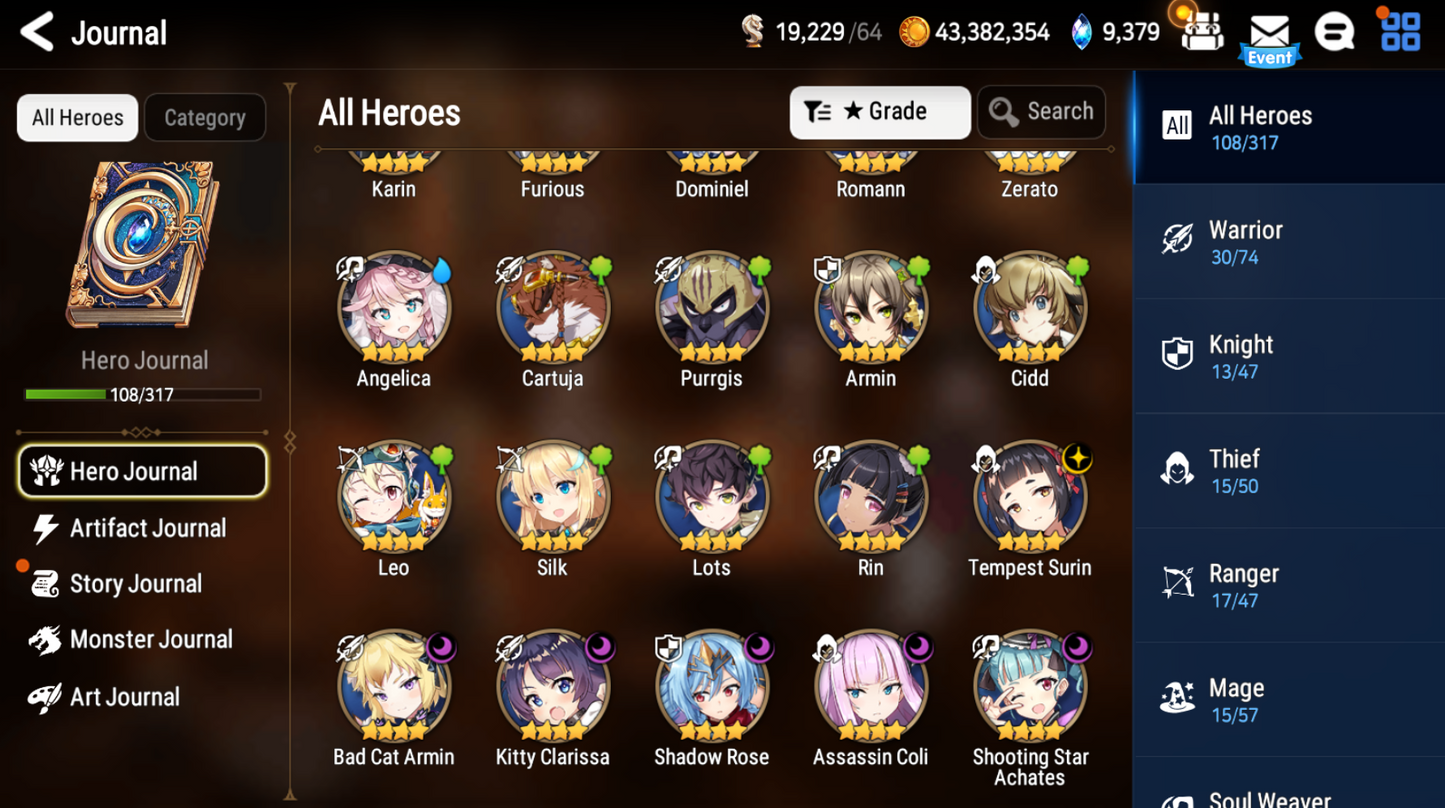The width and height of the screenshot is (1445, 808).
Task: Open the main menu grid icon
Action: point(1400,30)
